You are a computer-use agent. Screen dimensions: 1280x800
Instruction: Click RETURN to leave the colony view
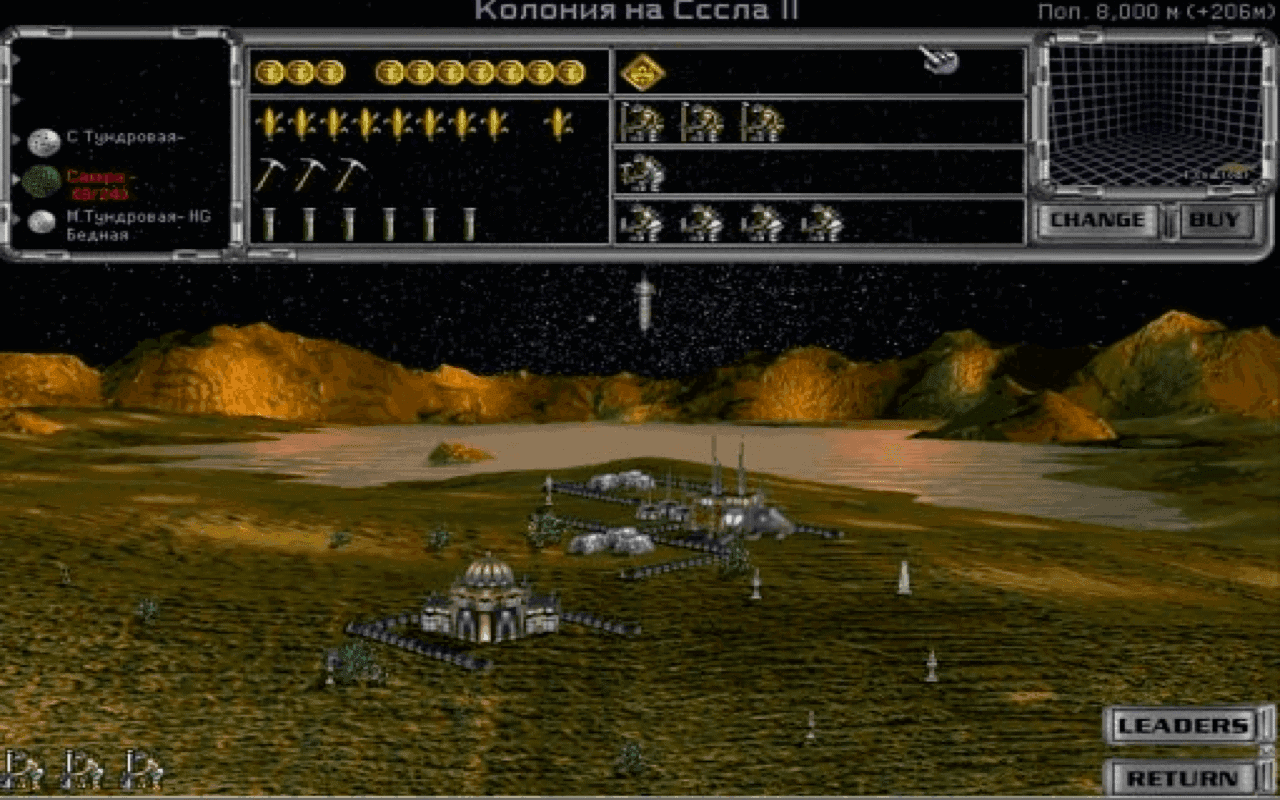click(x=1184, y=775)
